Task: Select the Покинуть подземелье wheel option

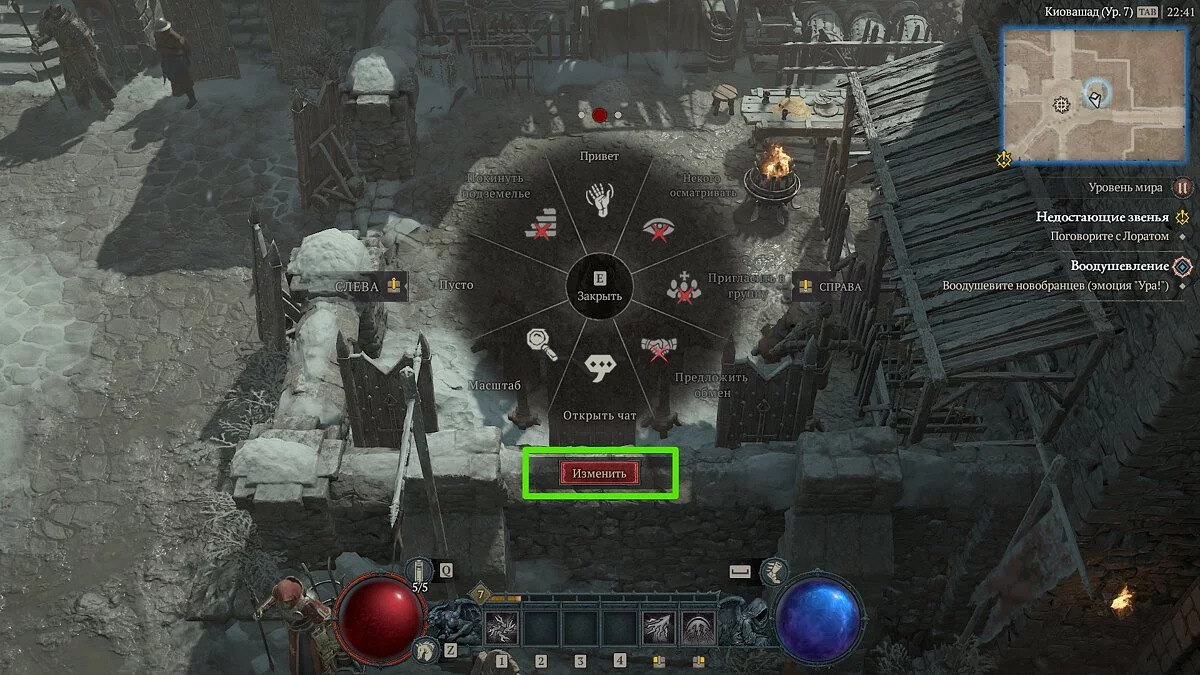Action: [539, 225]
